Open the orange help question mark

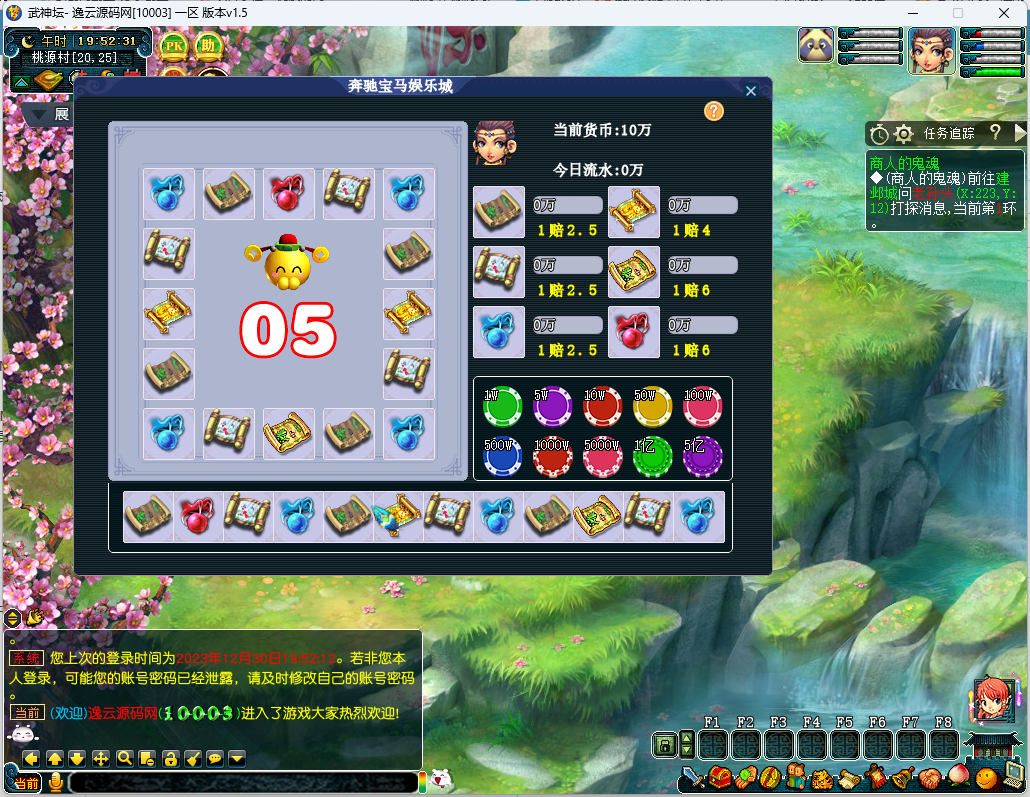click(713, 111)
